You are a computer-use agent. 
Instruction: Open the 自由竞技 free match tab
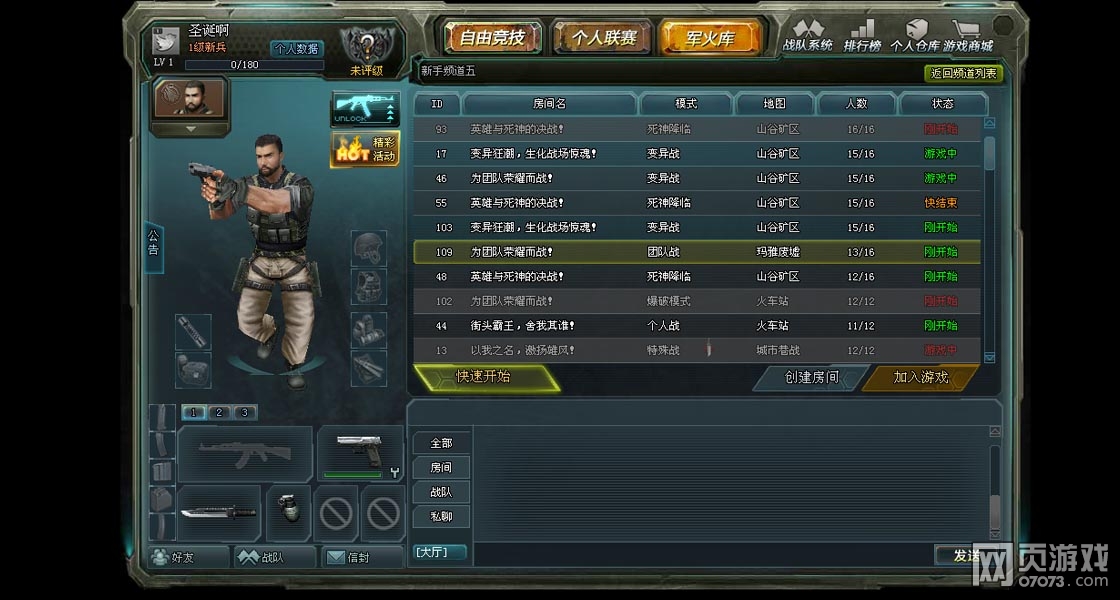tap(492, 39)
